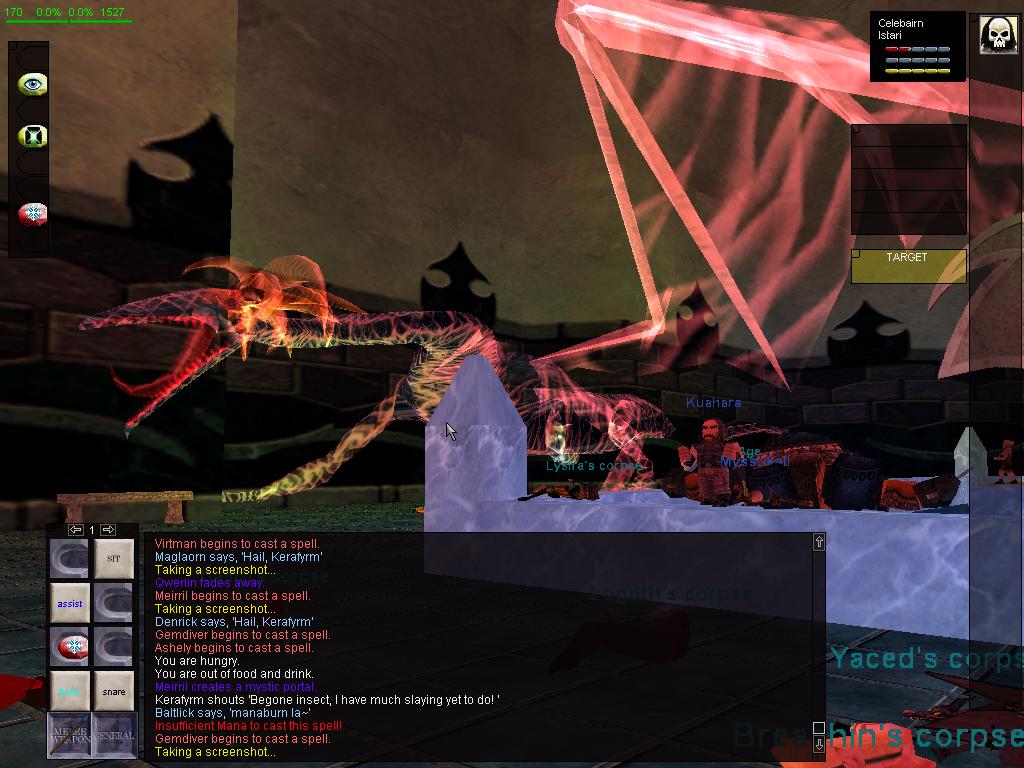Image resolution: width=1024 pixels, height=768 pixels.
Task: Cast the snowflake spell from the hotkey grid
Action: pos(70,647)
